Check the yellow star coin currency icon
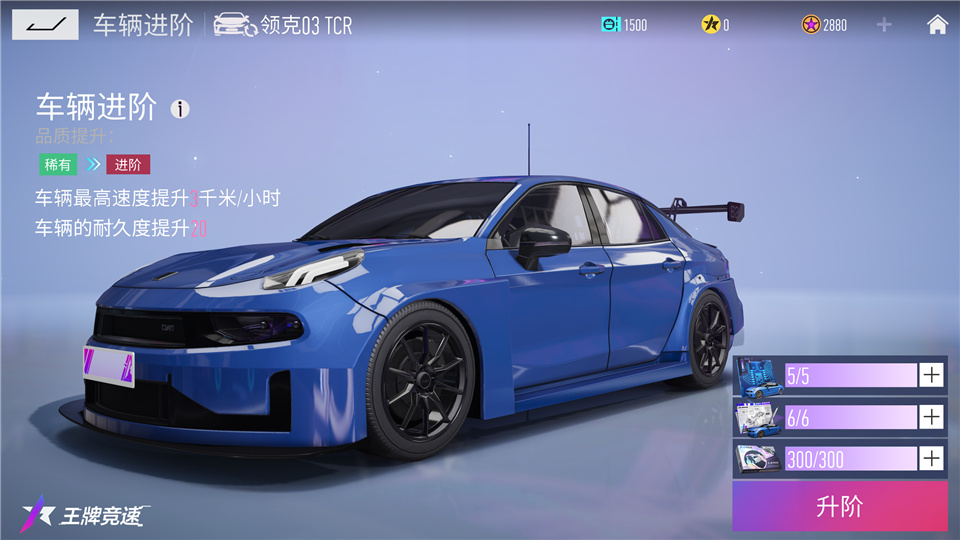 708,25
